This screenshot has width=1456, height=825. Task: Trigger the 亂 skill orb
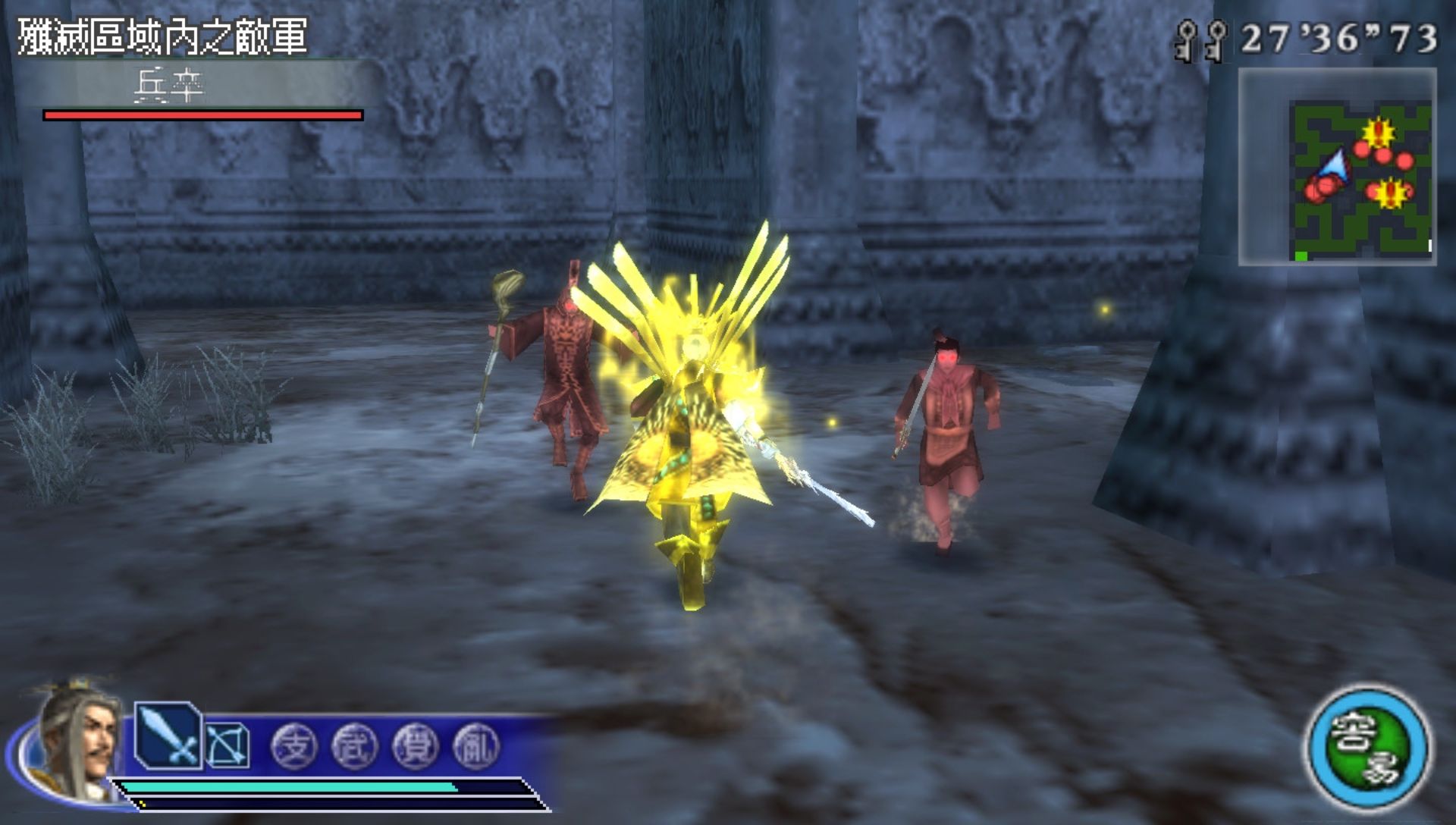click(475, 746)
